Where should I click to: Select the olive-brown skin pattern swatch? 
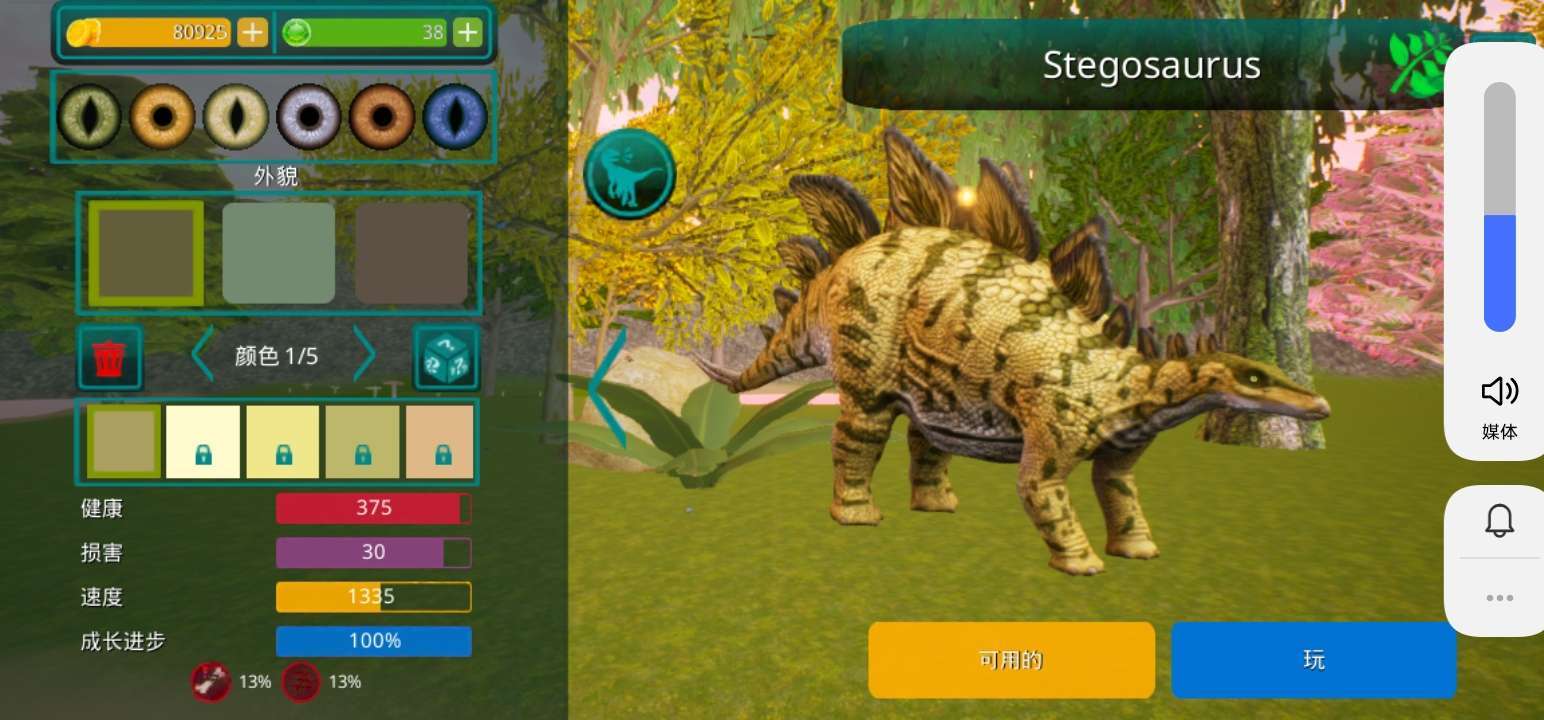point(146,253)
